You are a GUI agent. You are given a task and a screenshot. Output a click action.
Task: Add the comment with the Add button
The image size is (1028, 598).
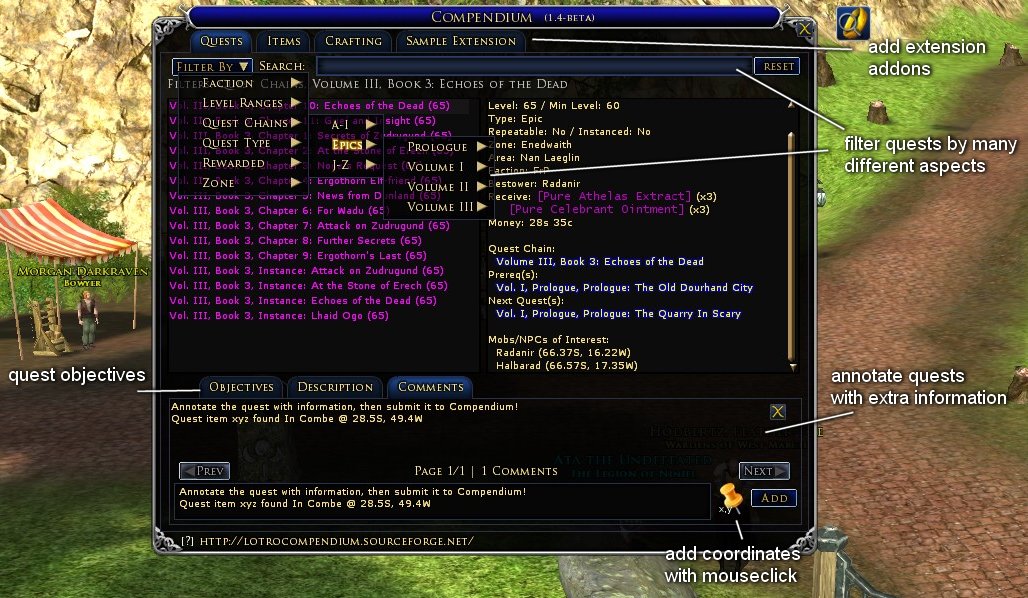pos(774,498)
